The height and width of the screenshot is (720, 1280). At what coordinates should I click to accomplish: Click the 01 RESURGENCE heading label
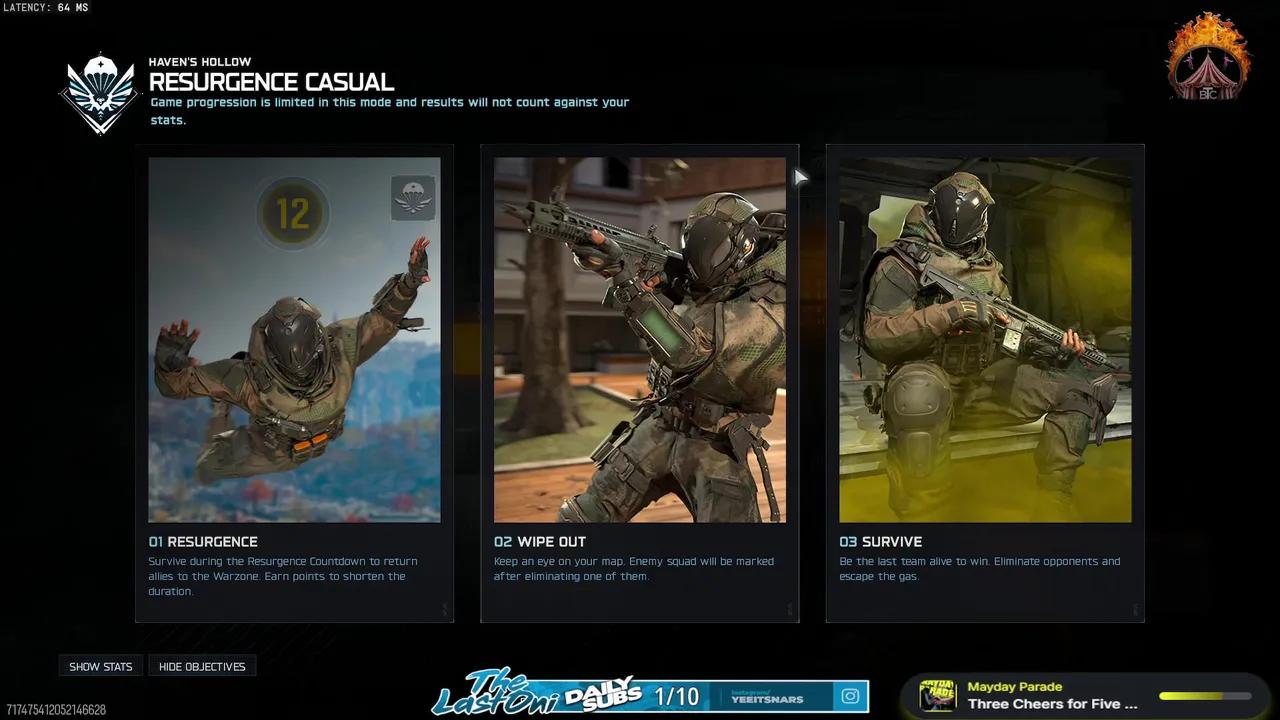(x=203, y=541)
